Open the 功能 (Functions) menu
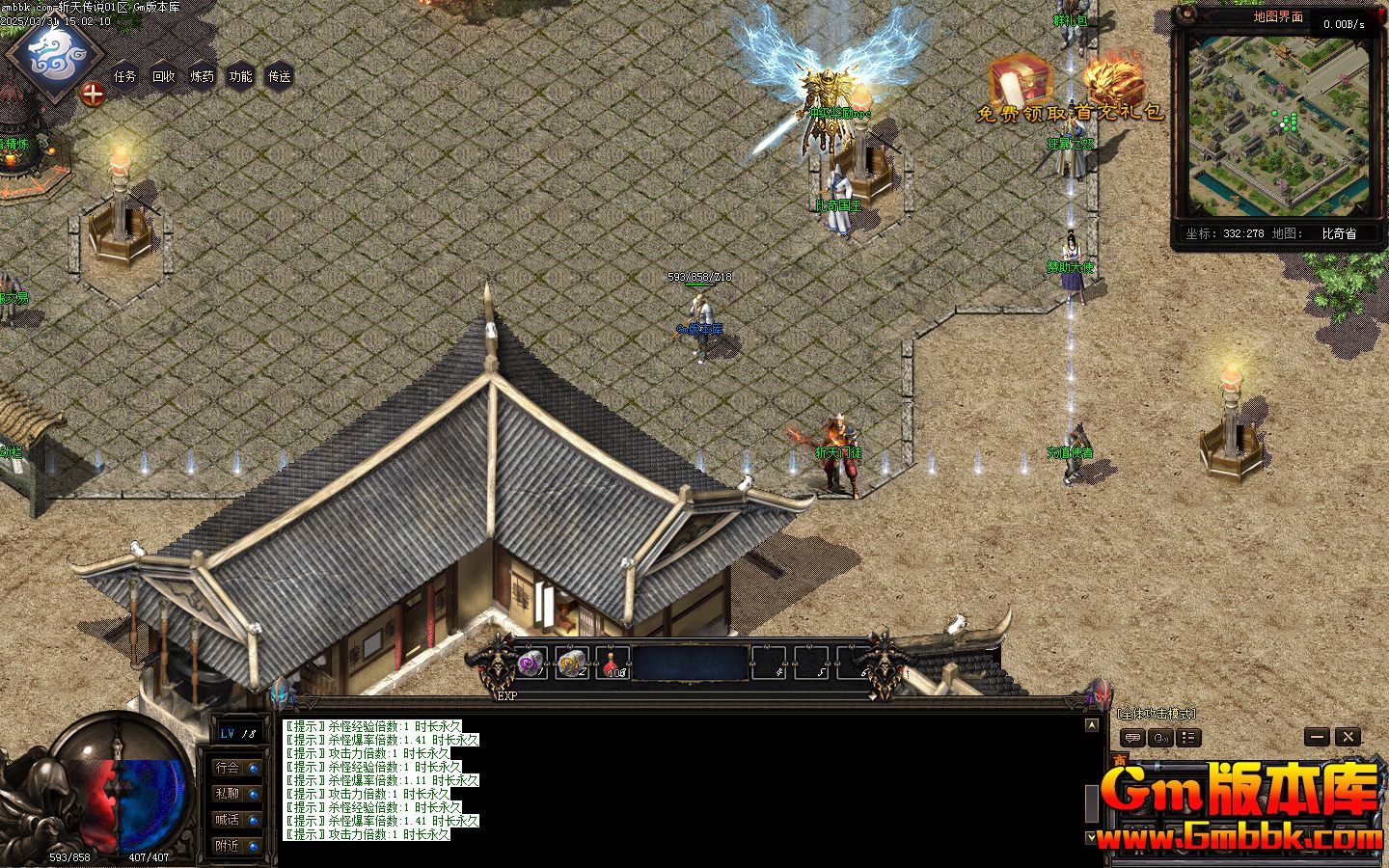This screenshot has width=1389, height=868. pos(240,77)
